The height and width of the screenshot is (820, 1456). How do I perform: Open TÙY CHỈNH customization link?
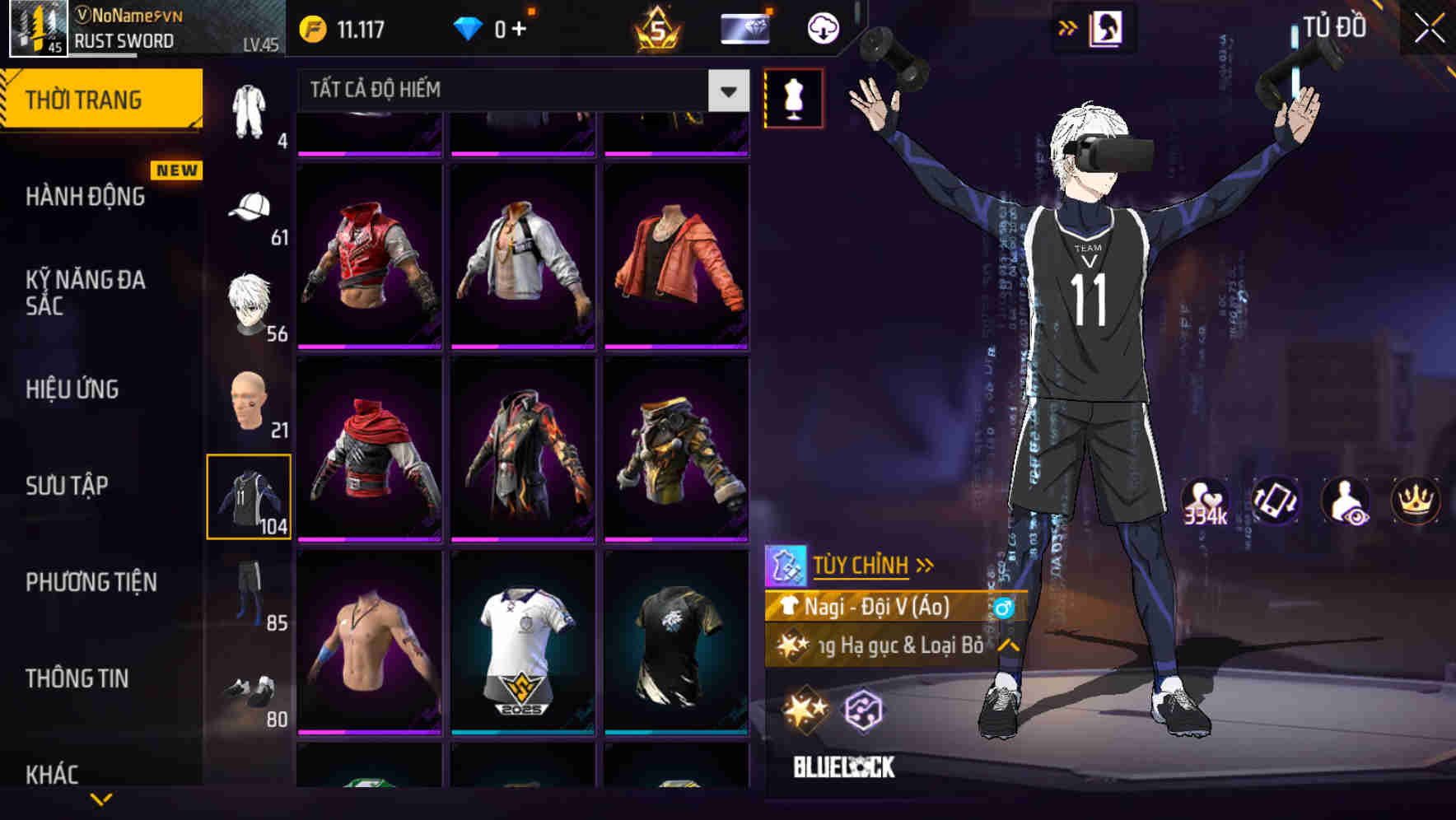[863, 565]
